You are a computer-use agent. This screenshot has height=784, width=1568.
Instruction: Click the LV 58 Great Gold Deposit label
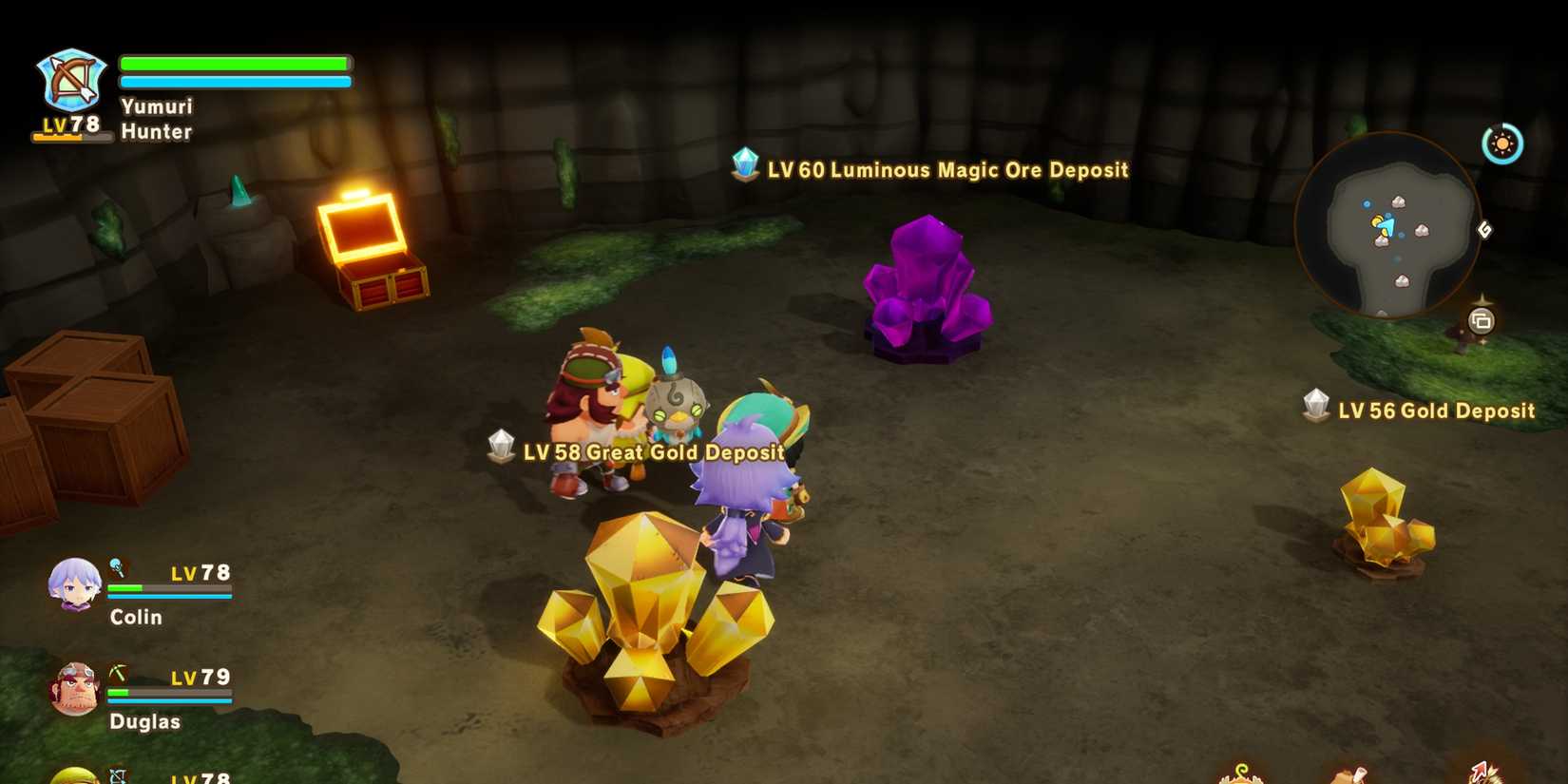tap(649, 453)
